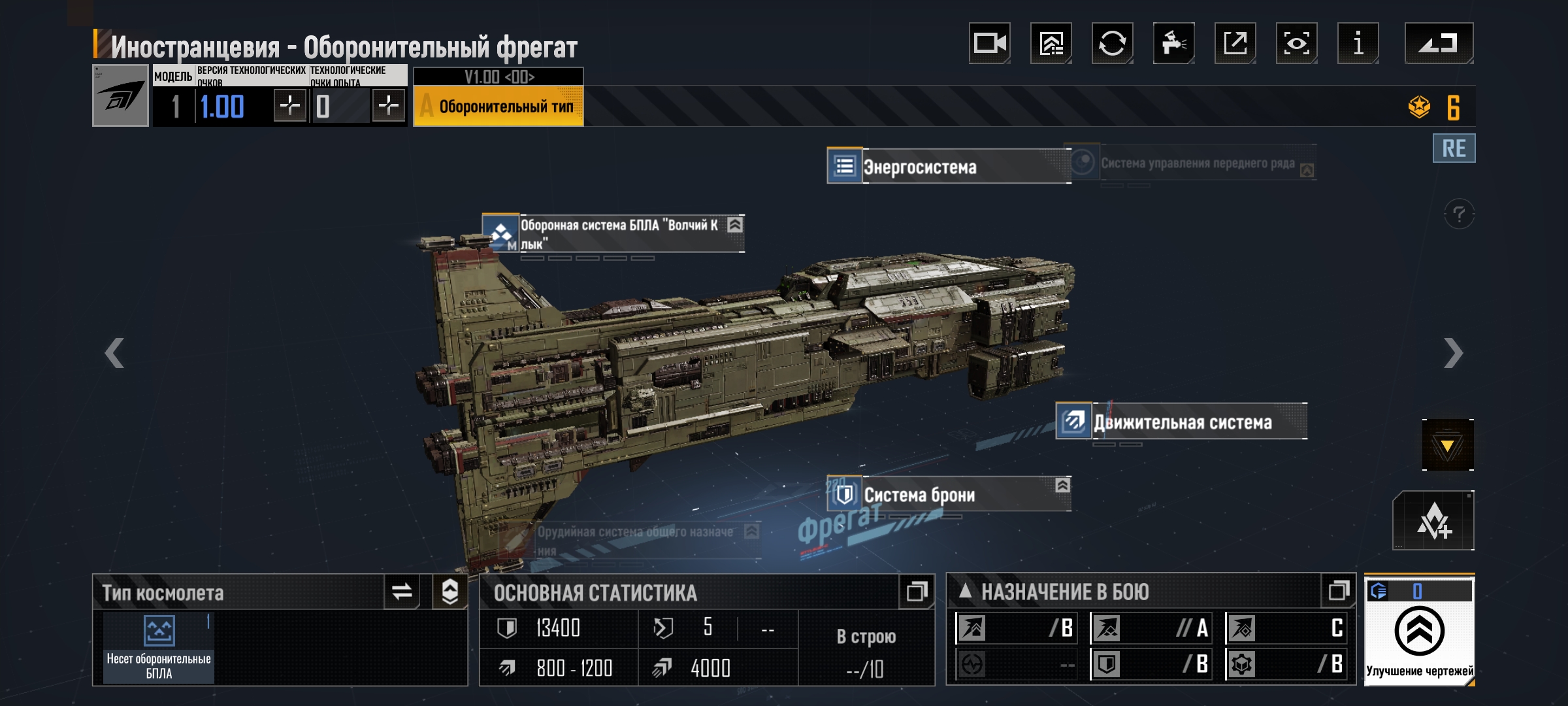Select the Система брони module
1568x706 pixels.
pos(947,495)
